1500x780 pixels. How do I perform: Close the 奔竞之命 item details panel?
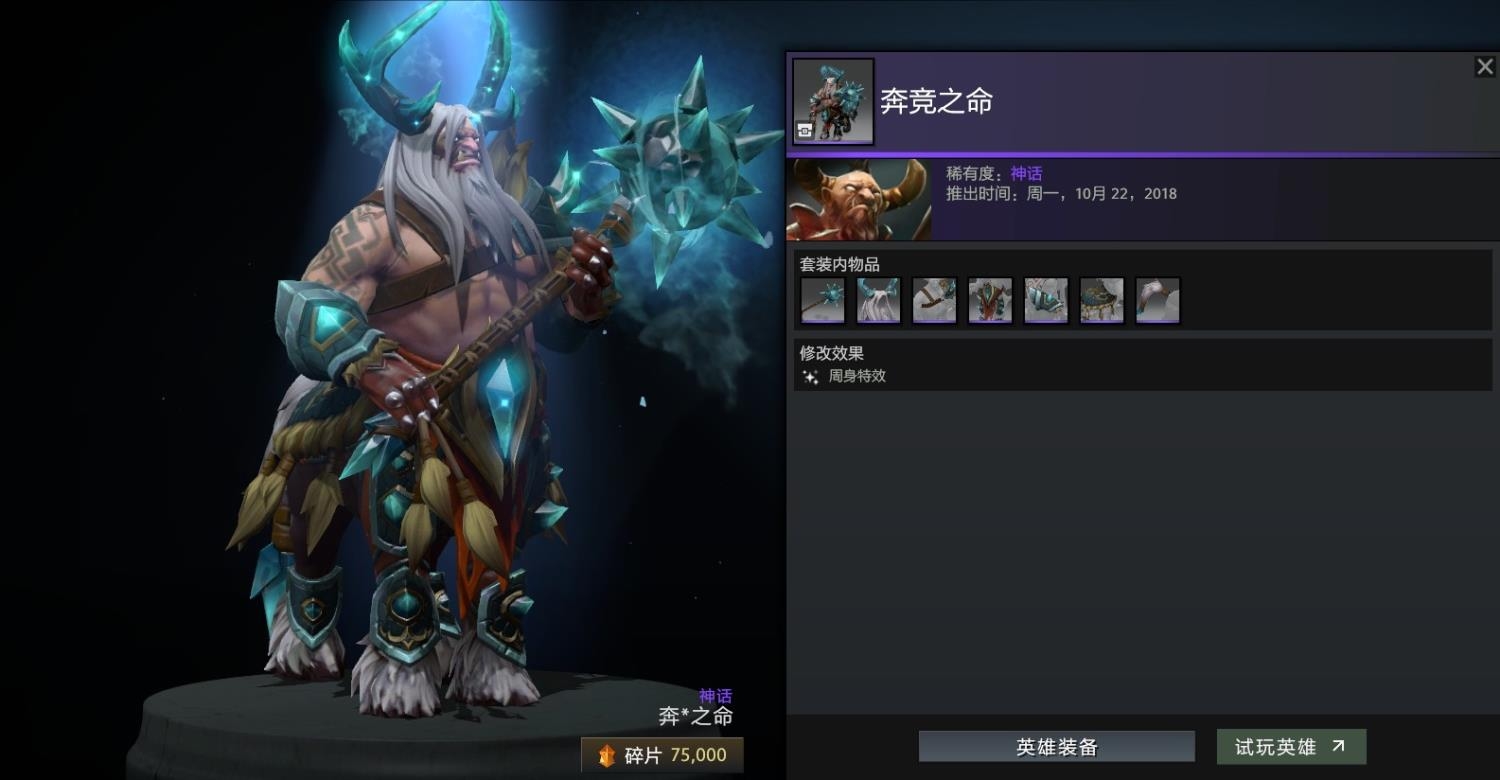tap(1484, 67)
